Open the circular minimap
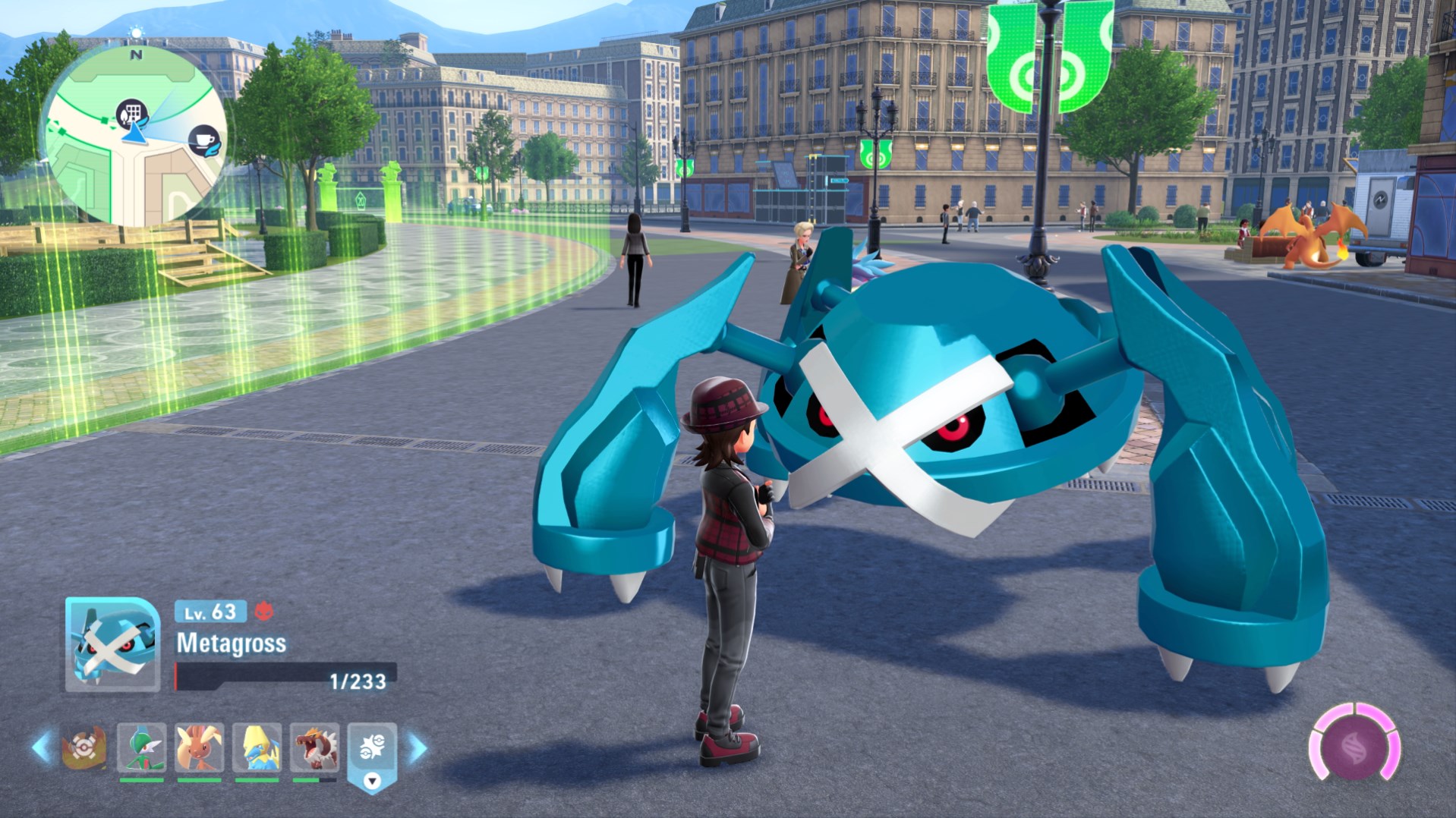The image size is (1456, 818). [x=134, y=137]
